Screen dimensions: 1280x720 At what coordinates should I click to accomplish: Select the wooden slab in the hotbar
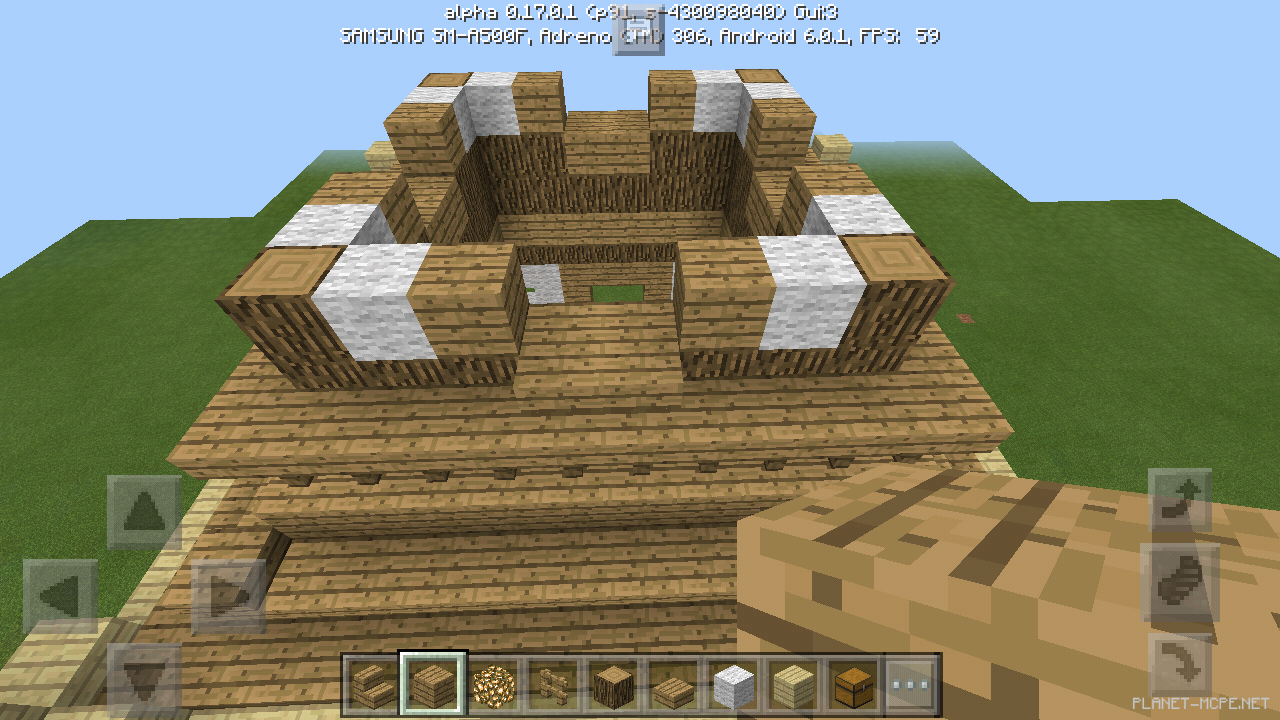click(x=672, y=675)
